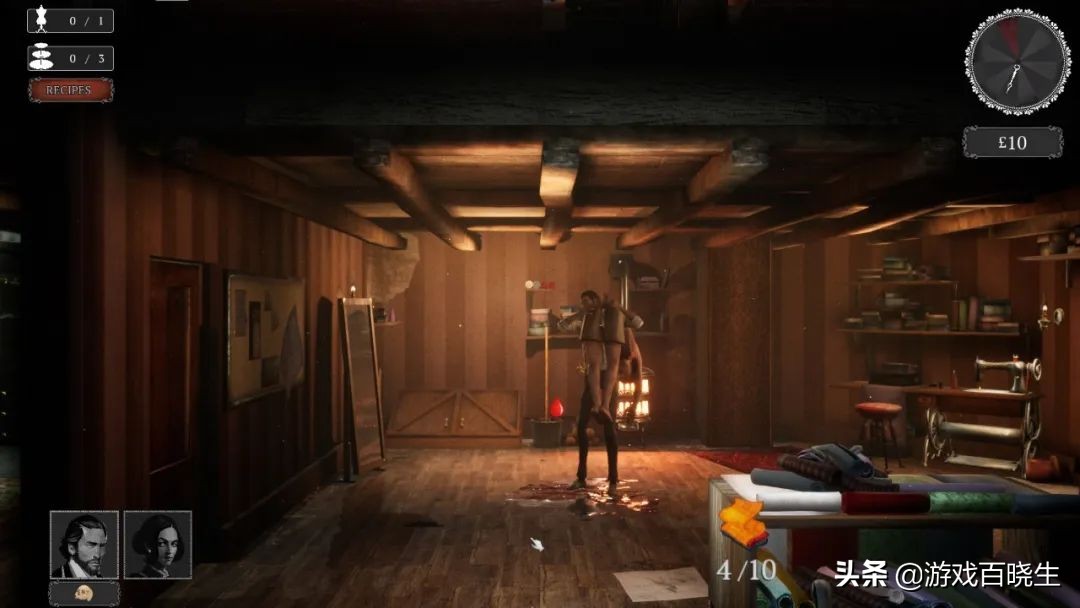1080x608 pixels.
Task: Click the round clock dial
Action: tap(1017, 61)
